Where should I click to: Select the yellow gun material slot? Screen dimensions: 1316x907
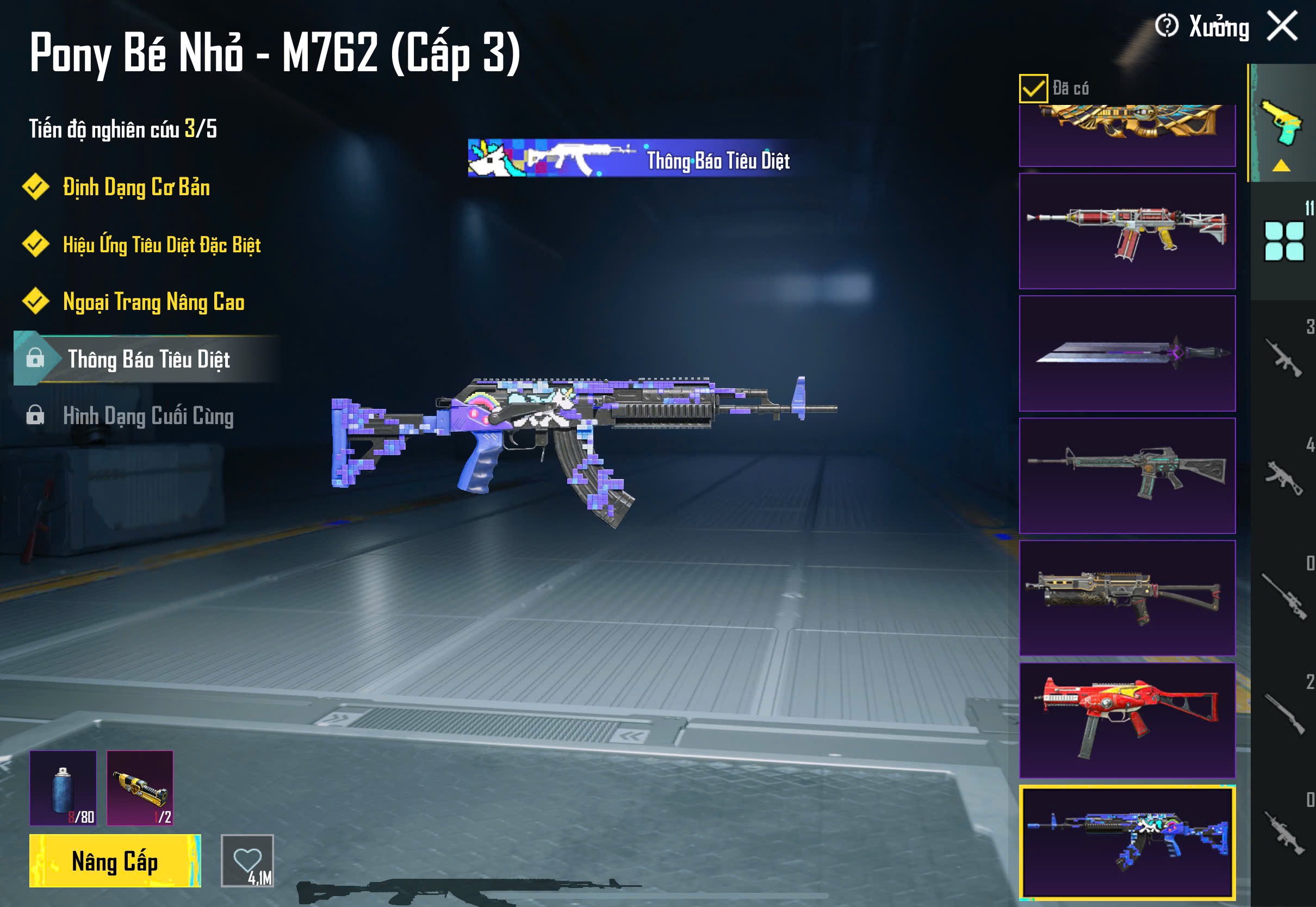(140, 788)
